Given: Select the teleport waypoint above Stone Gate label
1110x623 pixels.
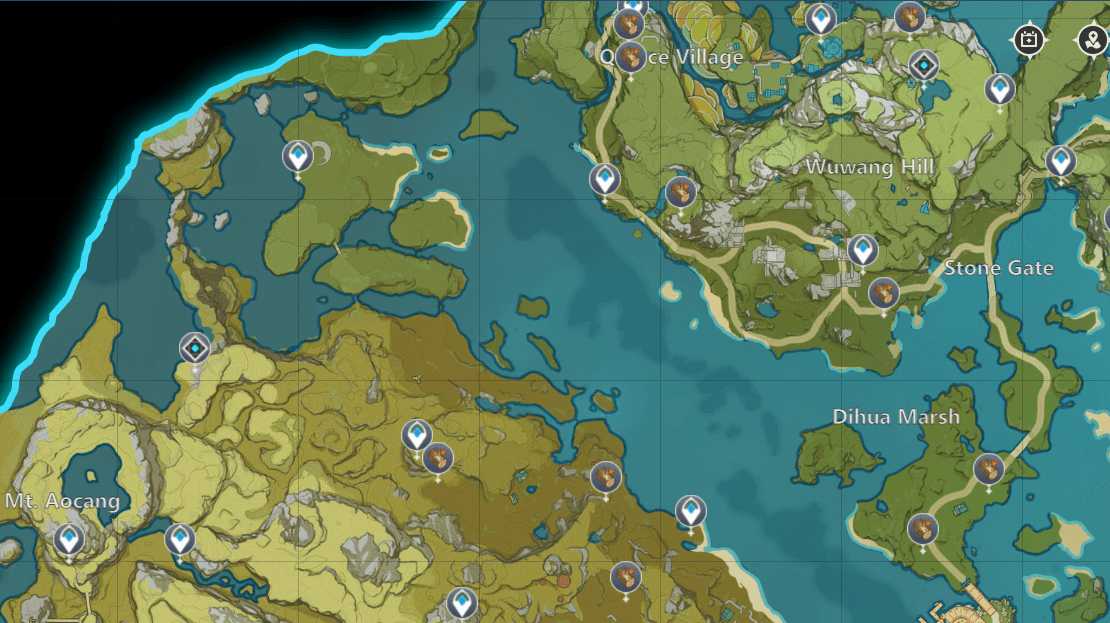Looking at the screenshot, I should pyautogui.click(x=862, y=250).
